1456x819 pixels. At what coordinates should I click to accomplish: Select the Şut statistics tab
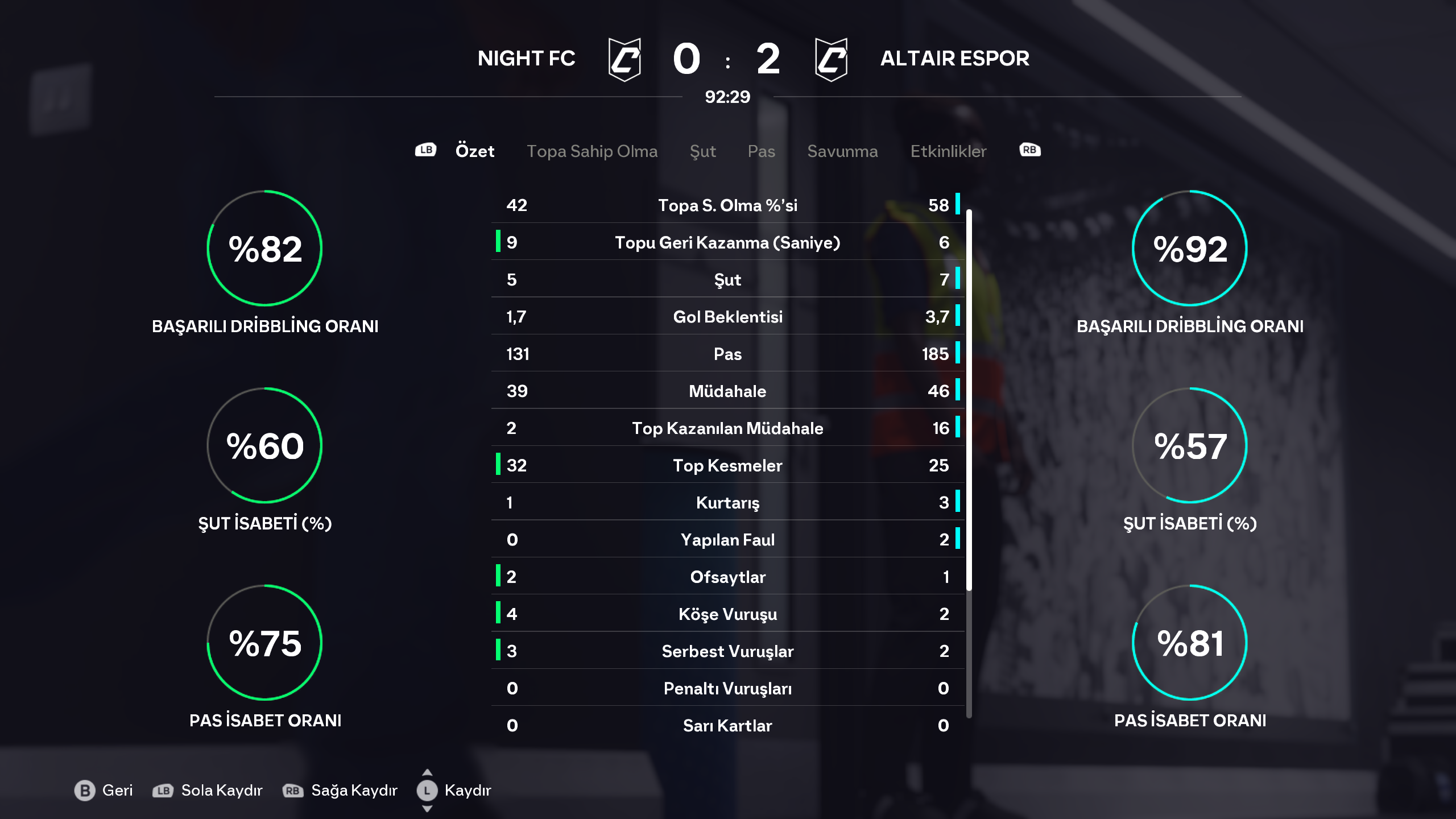click(x=702, y=151)
